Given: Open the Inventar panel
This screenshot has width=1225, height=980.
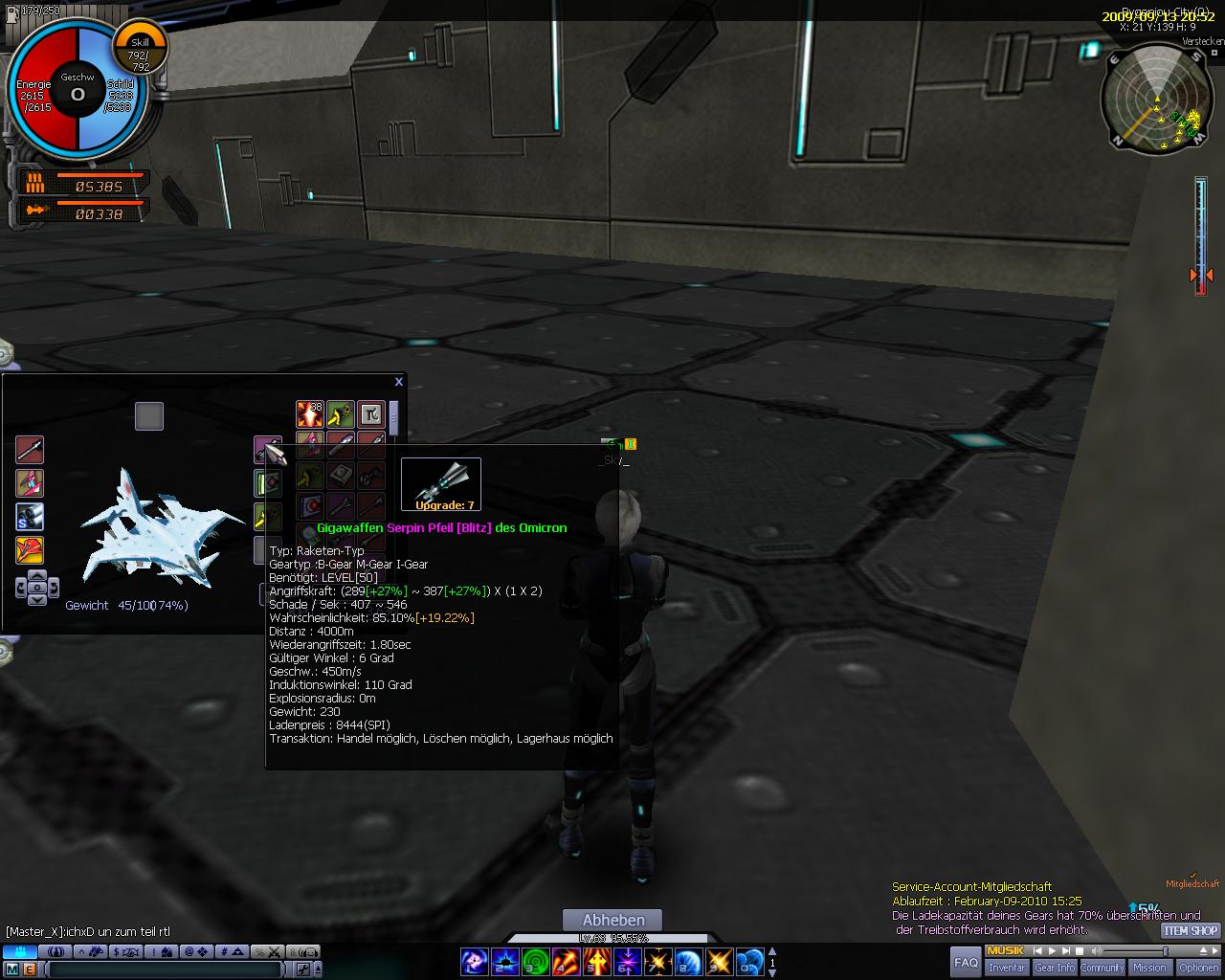Looking at the screenshot, I should click(1007, 968).
